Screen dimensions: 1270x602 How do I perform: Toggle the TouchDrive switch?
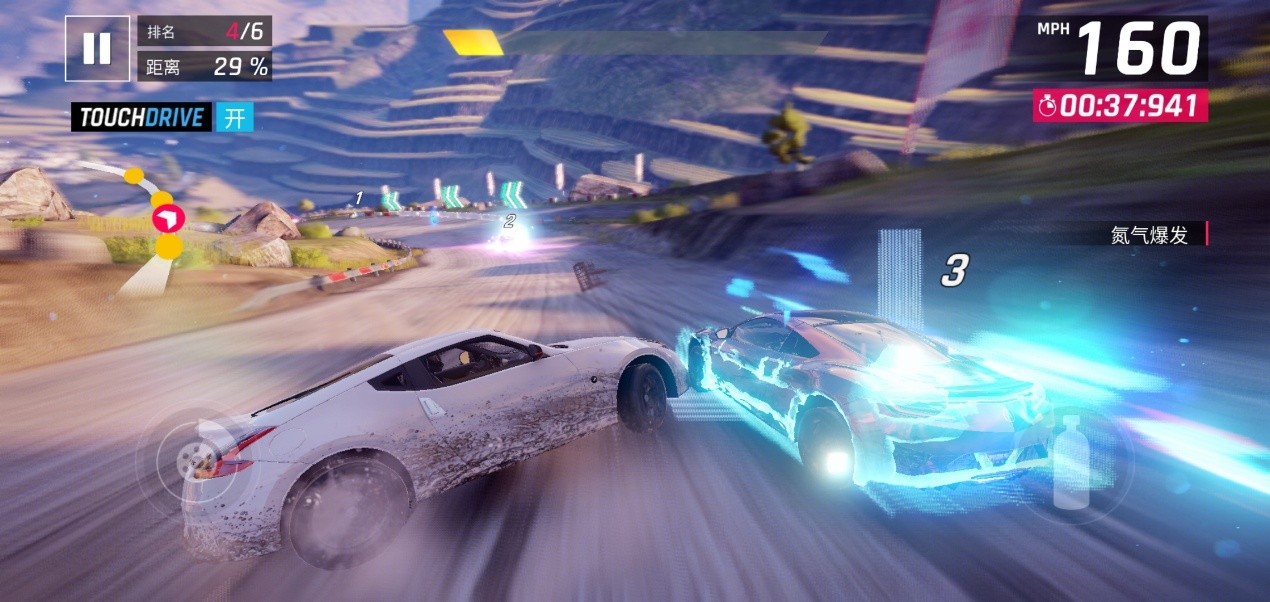pos(234,118)
